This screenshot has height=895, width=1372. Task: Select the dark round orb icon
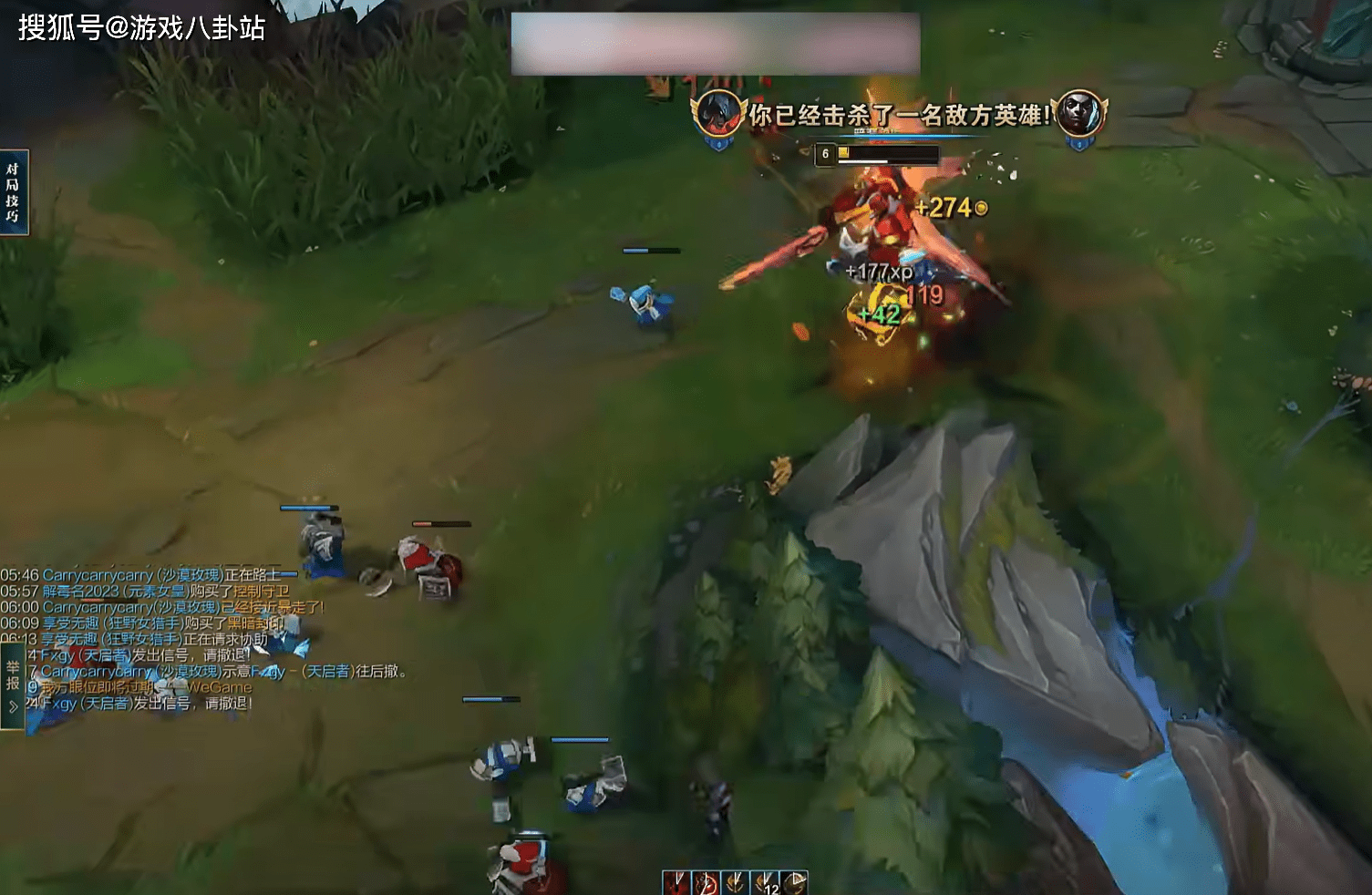coord(794,882)
